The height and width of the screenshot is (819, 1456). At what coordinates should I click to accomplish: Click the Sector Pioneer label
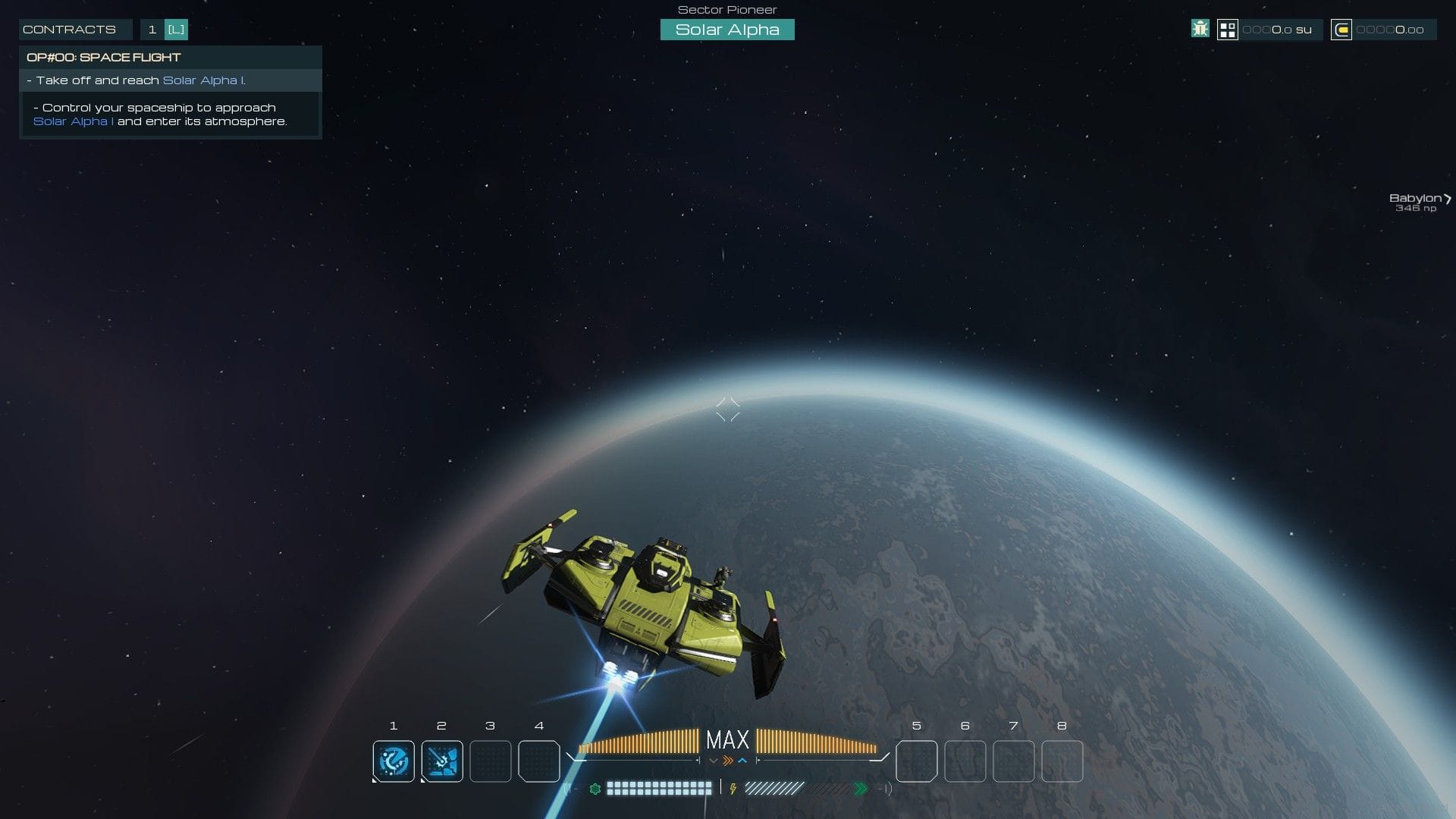pos(726,10)
